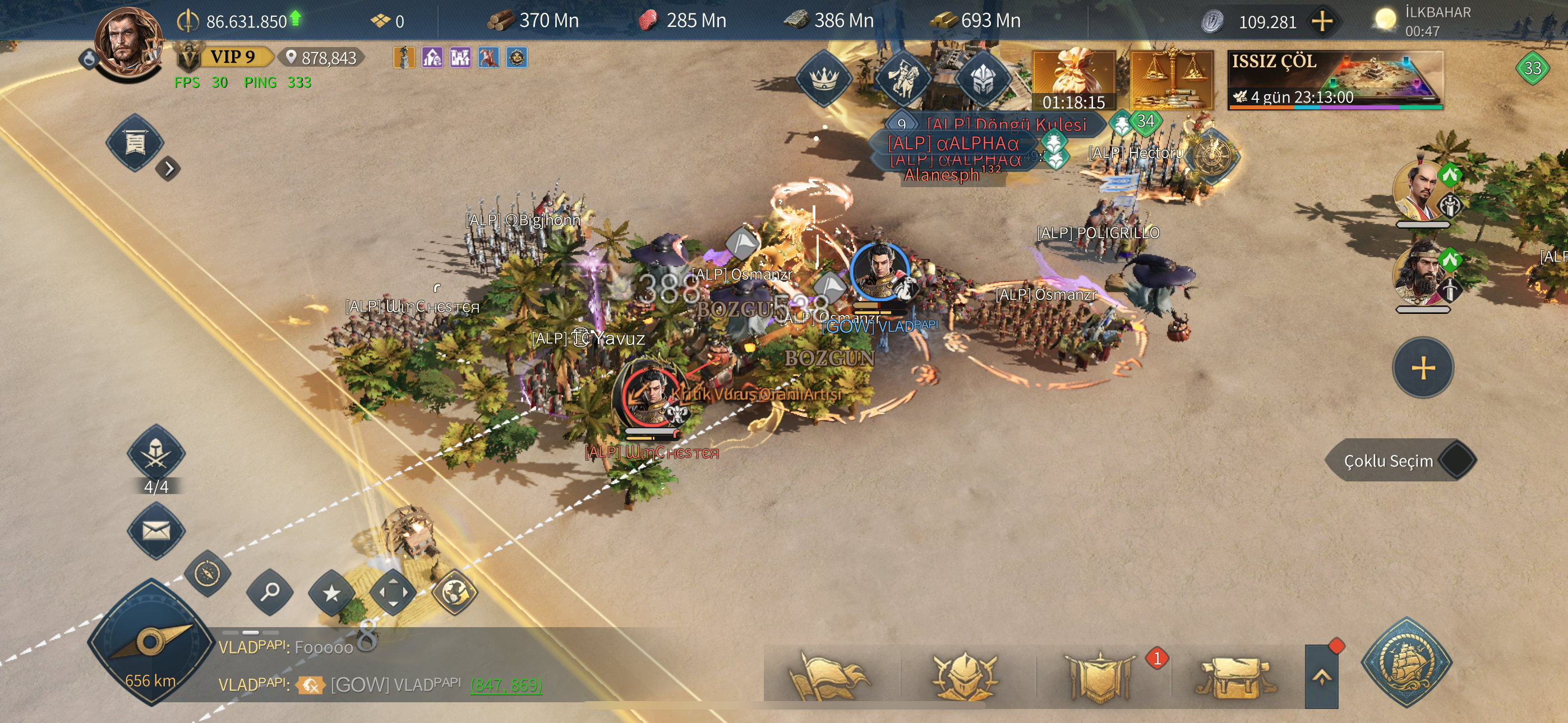Expand the quest list arrow
1568x723 pixels.
[x=169, y=169]
